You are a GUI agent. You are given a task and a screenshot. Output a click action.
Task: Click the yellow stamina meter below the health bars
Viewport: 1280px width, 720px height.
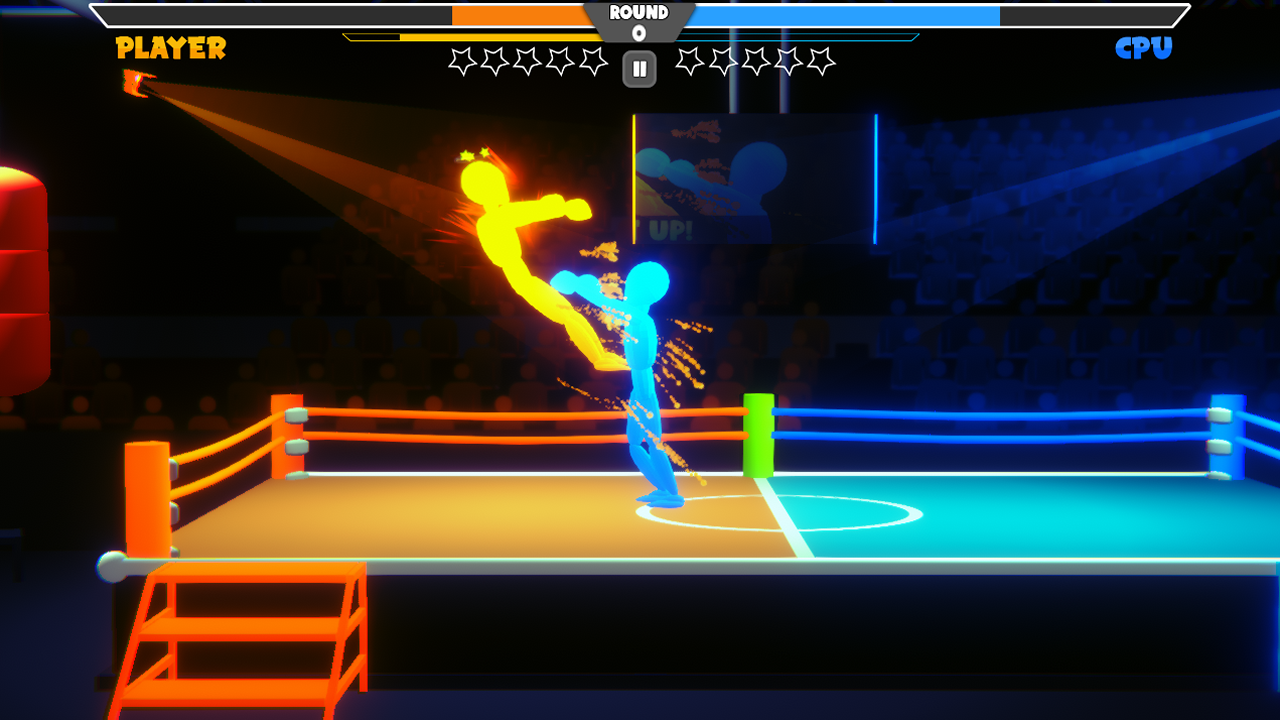500,38
